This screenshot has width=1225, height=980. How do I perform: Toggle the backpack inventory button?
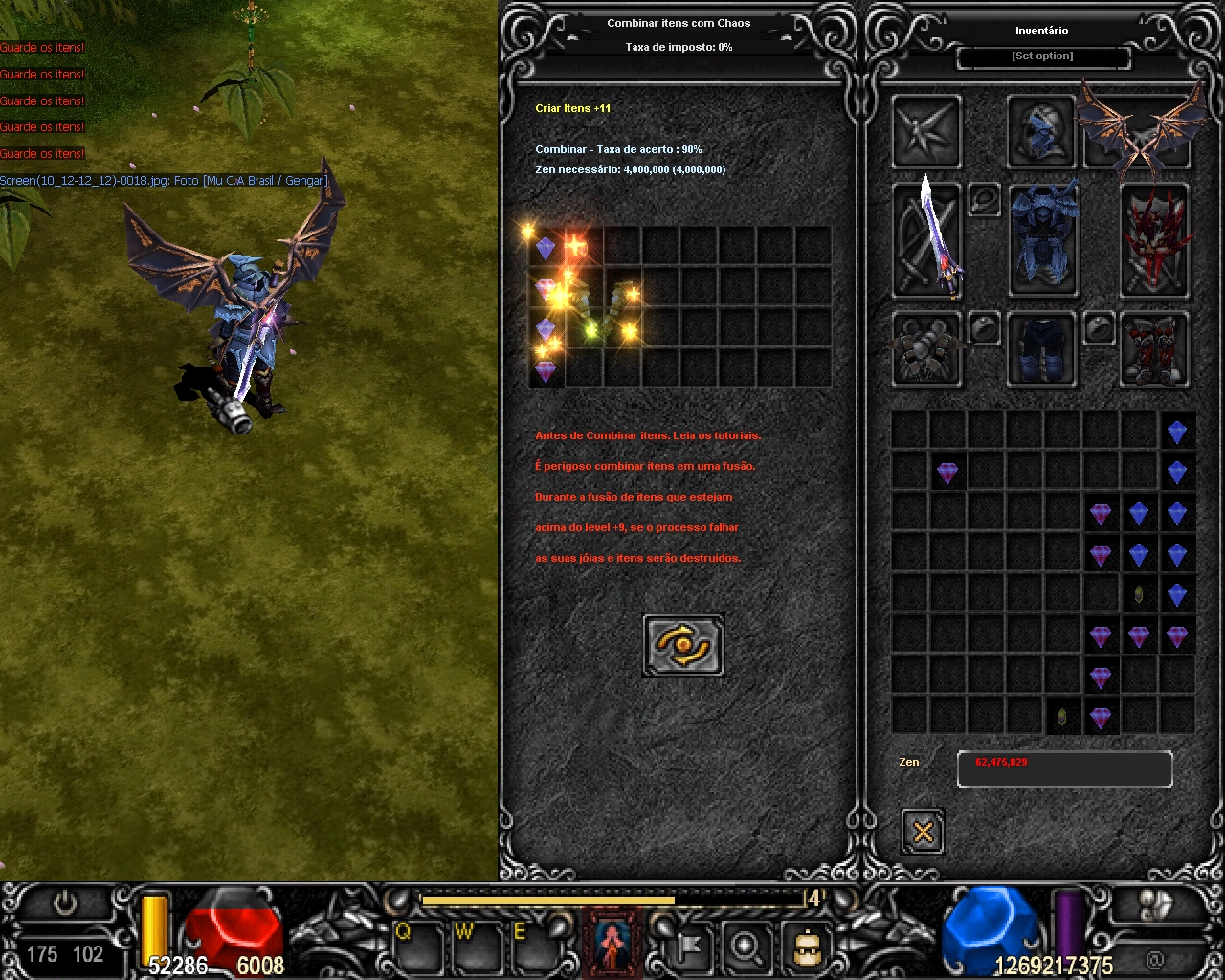pyautogui.click(x=806, y=947)
